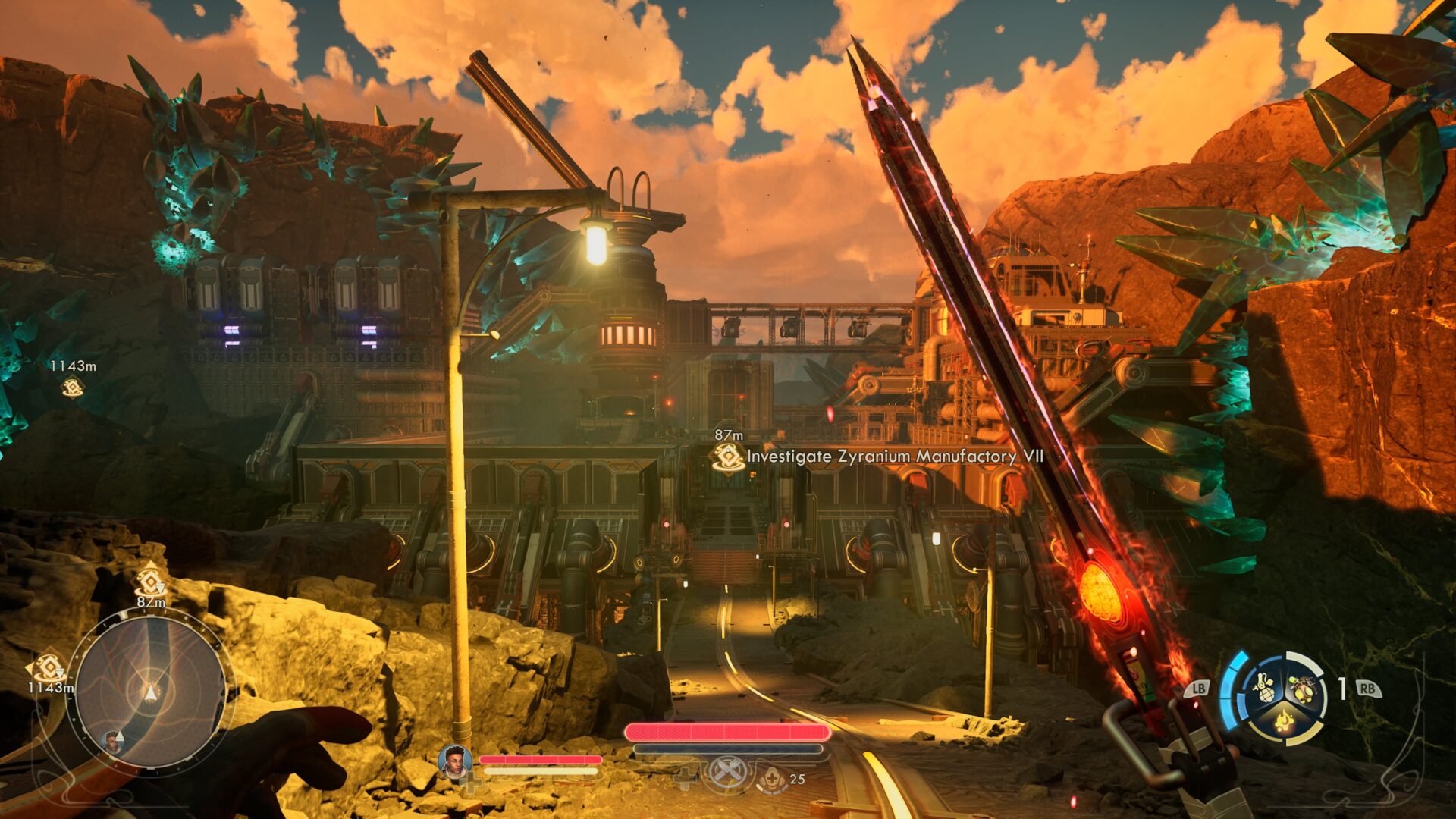Screen dimensions: 1456x819
Task: Click the distant 1143m waypoint marker
Action: pos(72,388)
